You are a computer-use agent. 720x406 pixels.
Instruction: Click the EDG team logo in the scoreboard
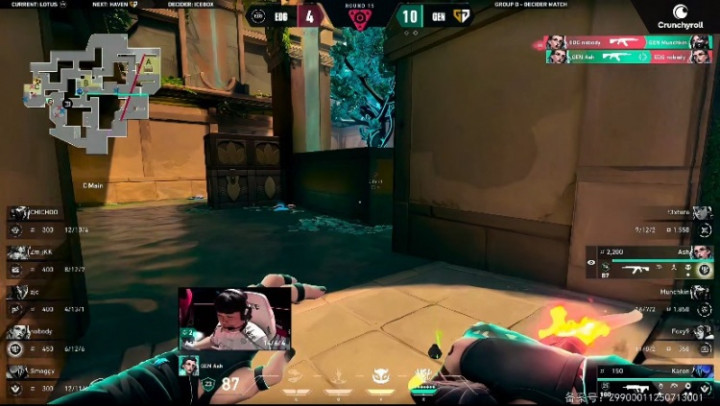coord(259,15)
